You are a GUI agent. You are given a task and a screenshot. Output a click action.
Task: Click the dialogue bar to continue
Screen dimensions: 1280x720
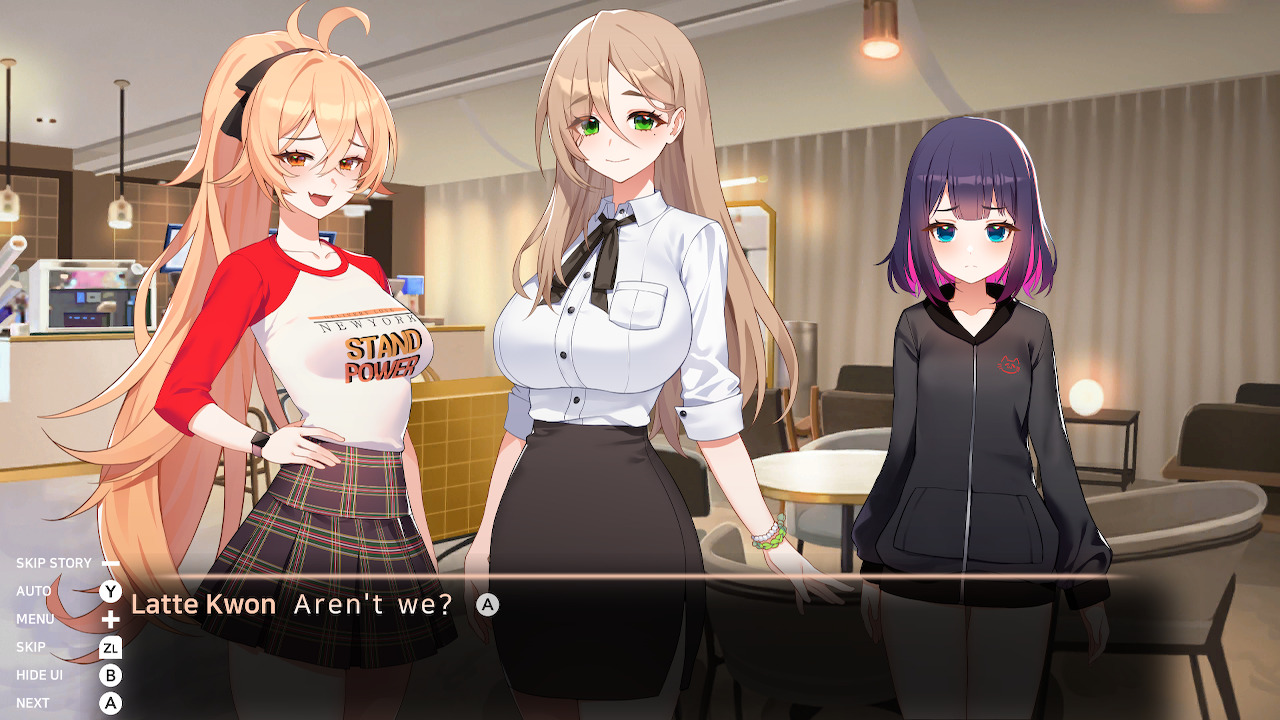tap(700, 605)
